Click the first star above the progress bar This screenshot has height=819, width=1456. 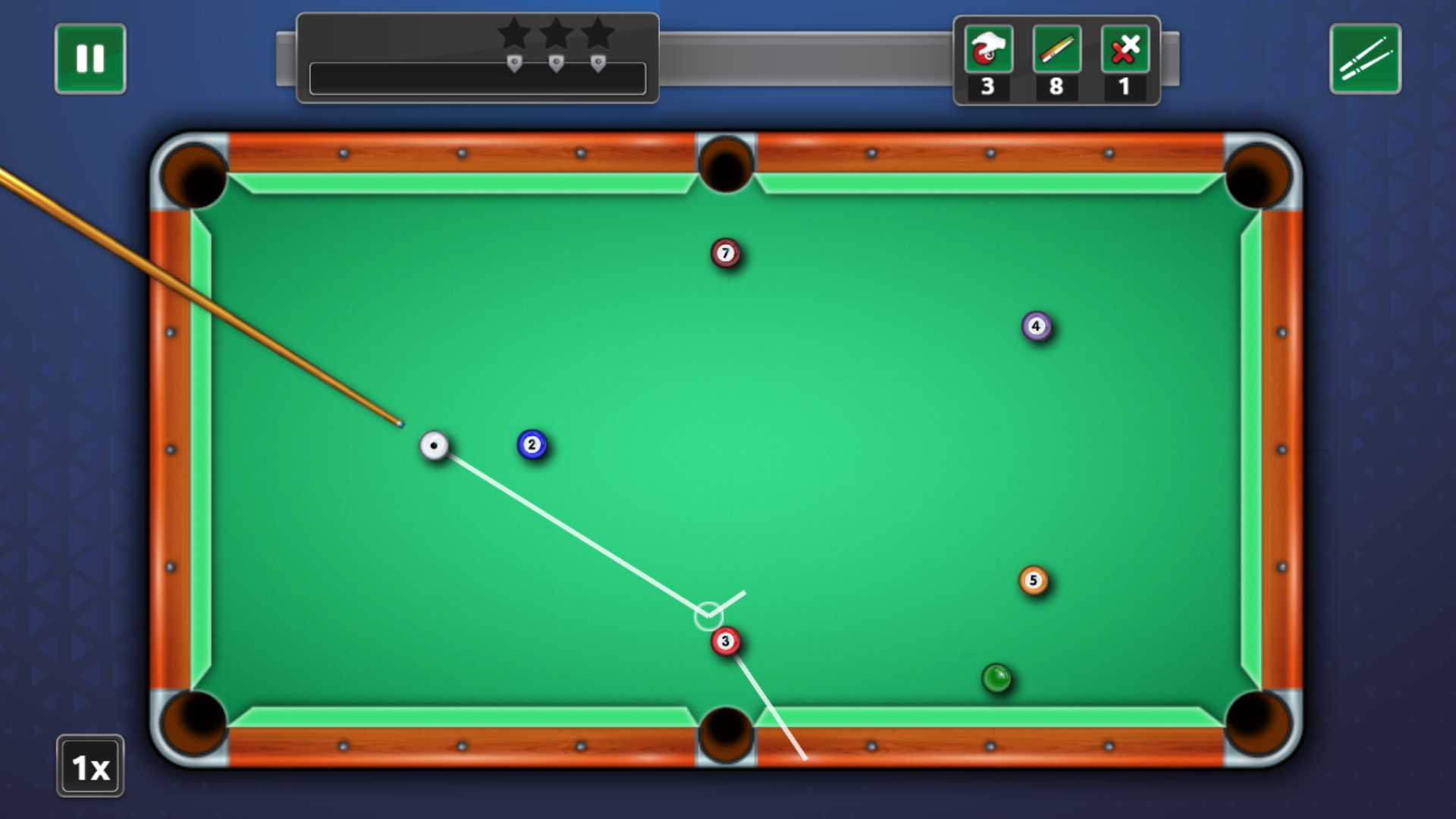click(515, 33)
